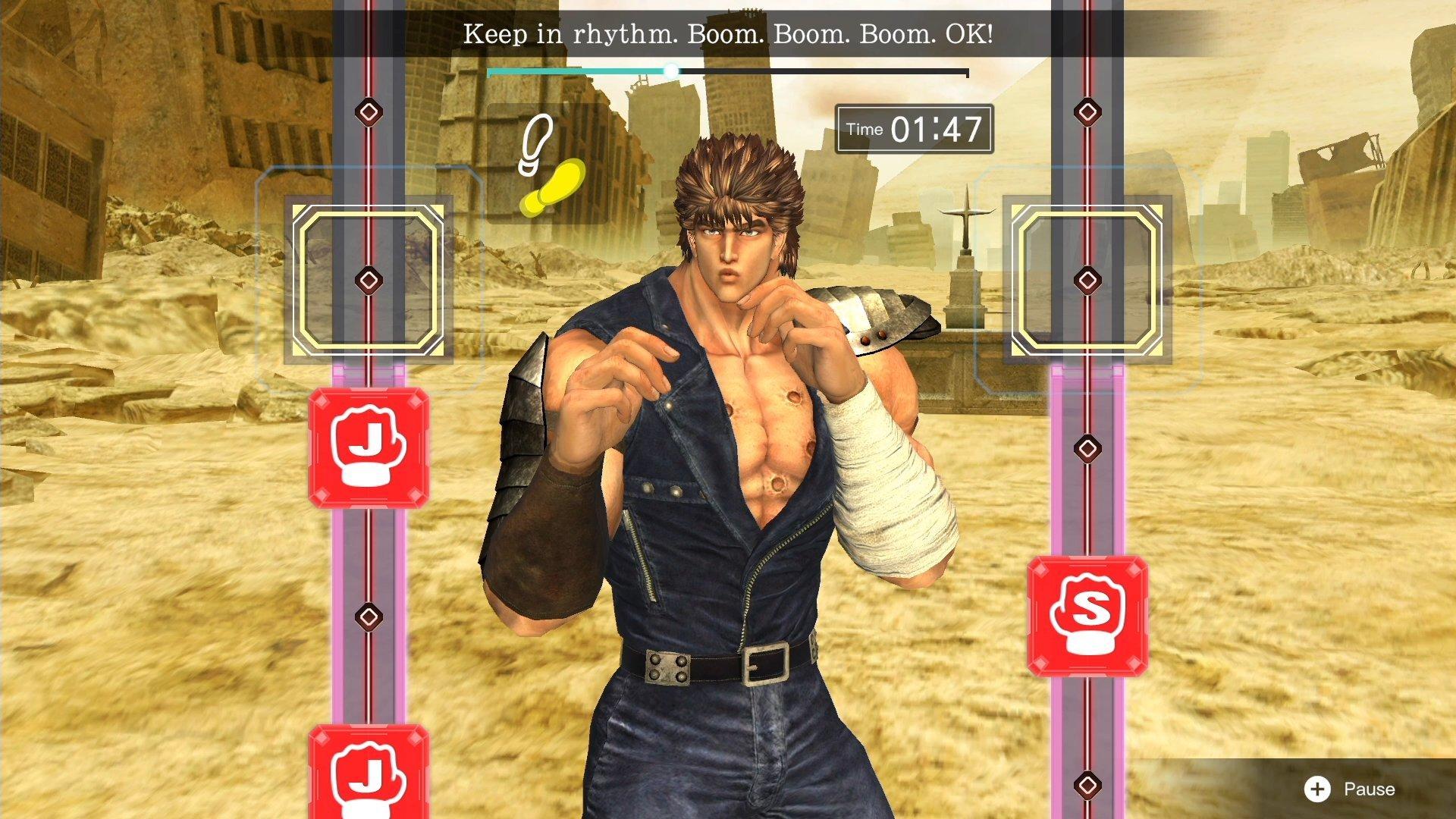Click the white dot on the progress bar
The image size is (1456, 819).
(x=672, y=71)
